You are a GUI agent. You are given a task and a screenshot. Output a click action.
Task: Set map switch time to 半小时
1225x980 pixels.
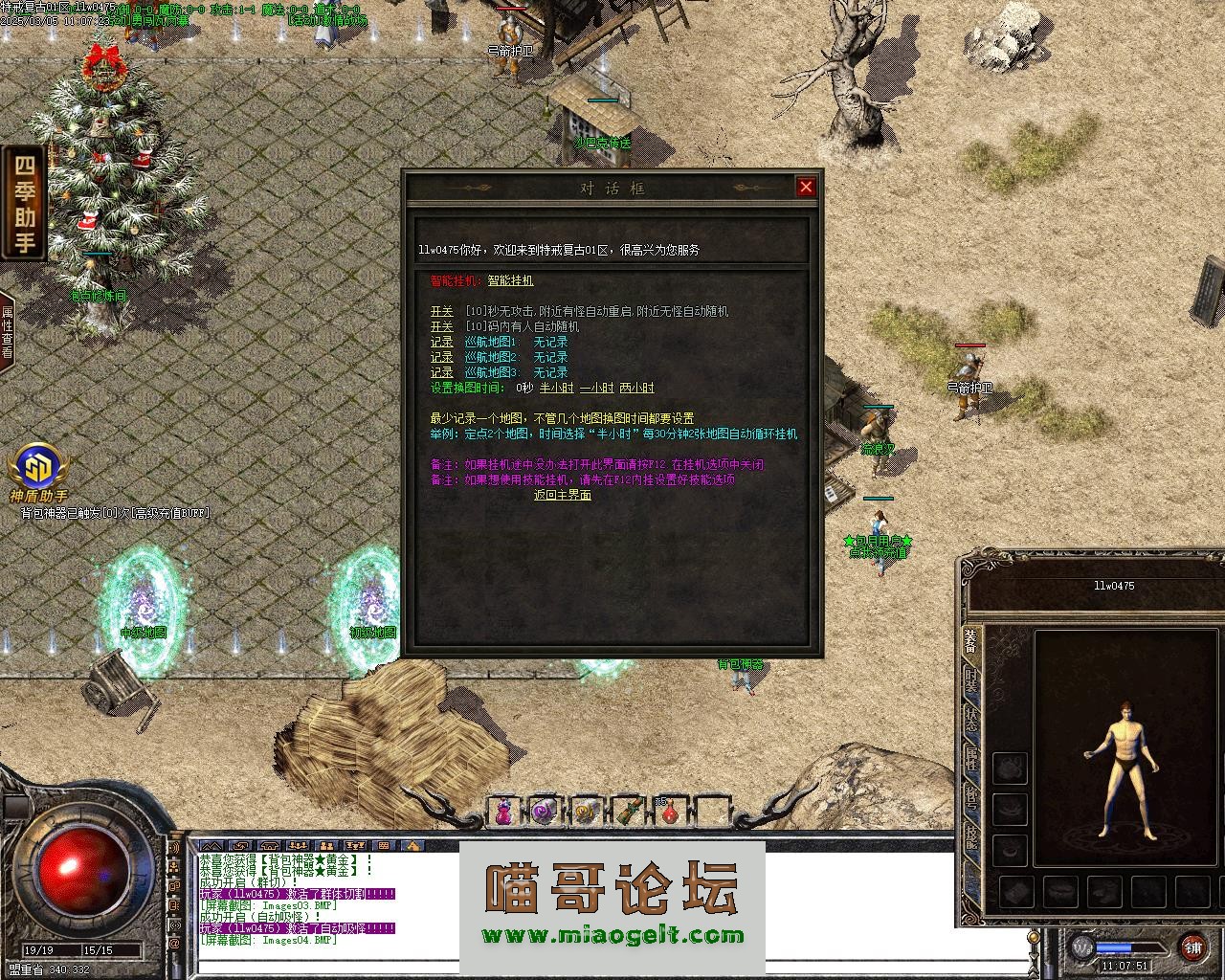click(x=556, y=389)
